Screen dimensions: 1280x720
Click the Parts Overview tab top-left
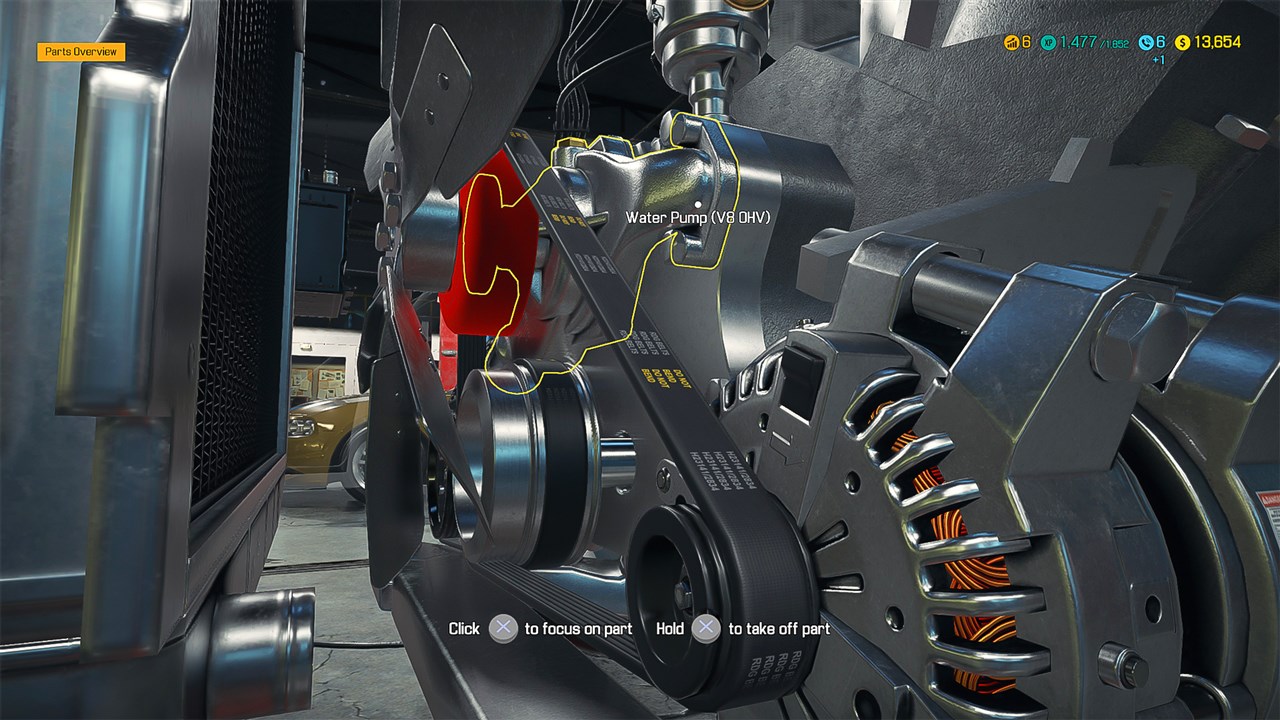point(80,50)
